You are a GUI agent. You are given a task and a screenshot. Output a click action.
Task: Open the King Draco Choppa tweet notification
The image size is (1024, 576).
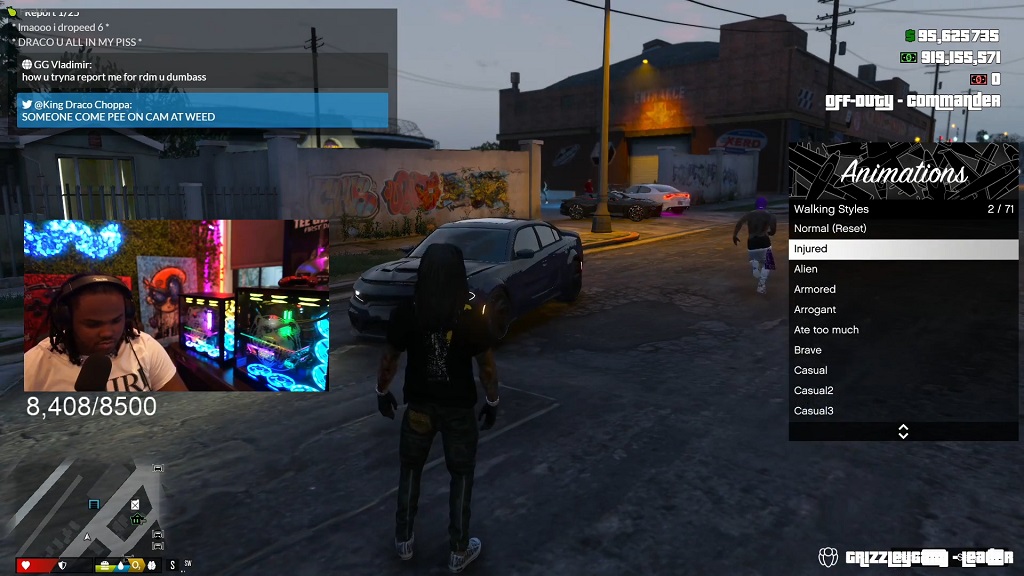point(202,110)
